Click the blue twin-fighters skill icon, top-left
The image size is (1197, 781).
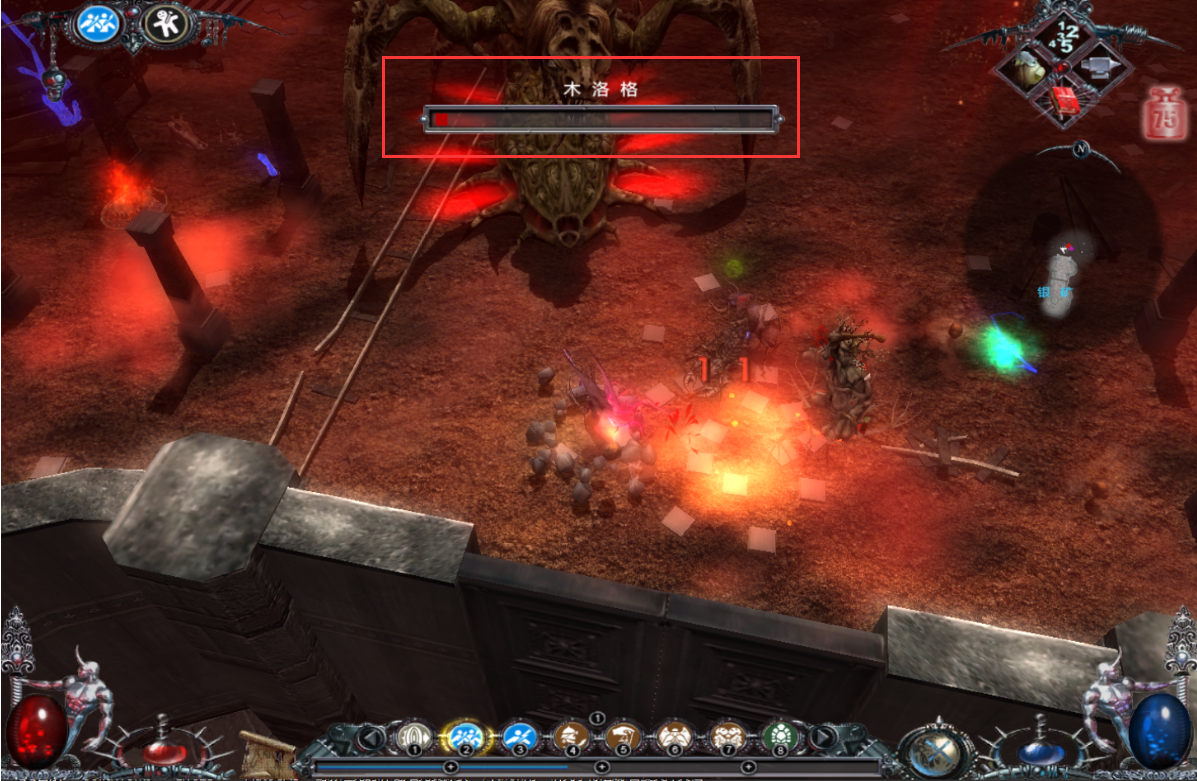click(100, 24)
